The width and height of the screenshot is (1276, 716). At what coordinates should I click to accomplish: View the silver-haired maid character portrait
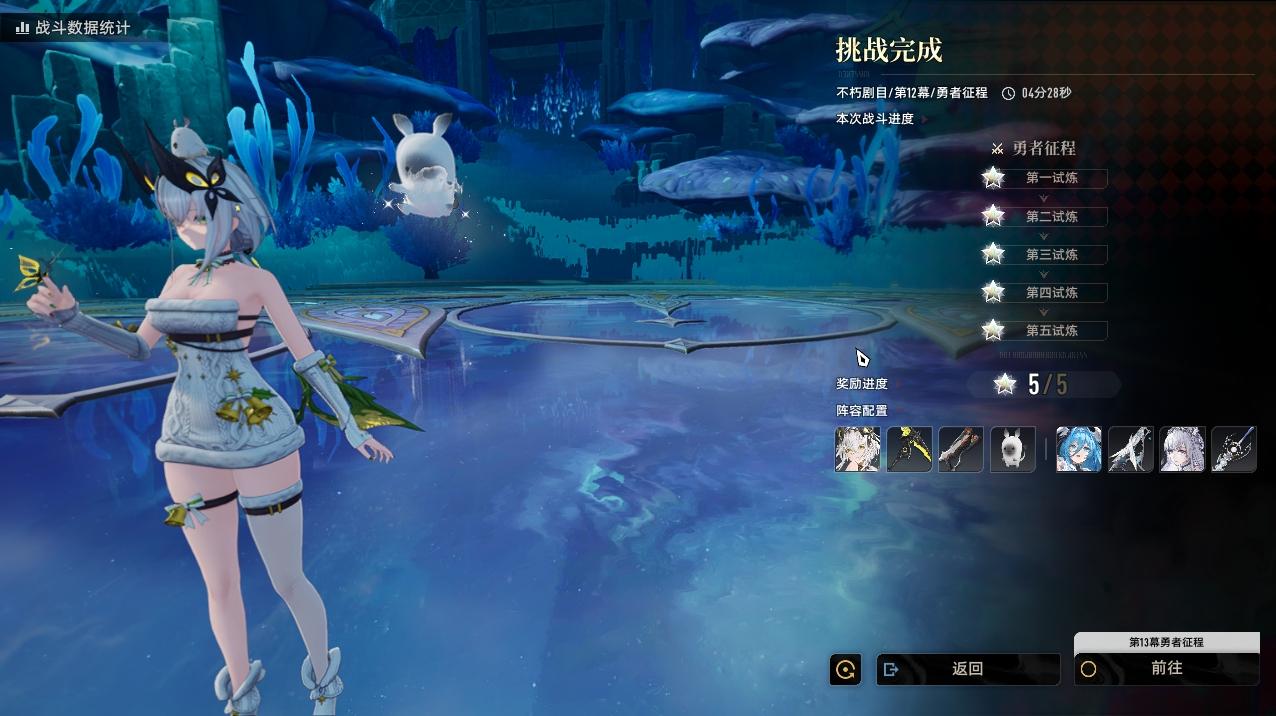pos(1182,449)
